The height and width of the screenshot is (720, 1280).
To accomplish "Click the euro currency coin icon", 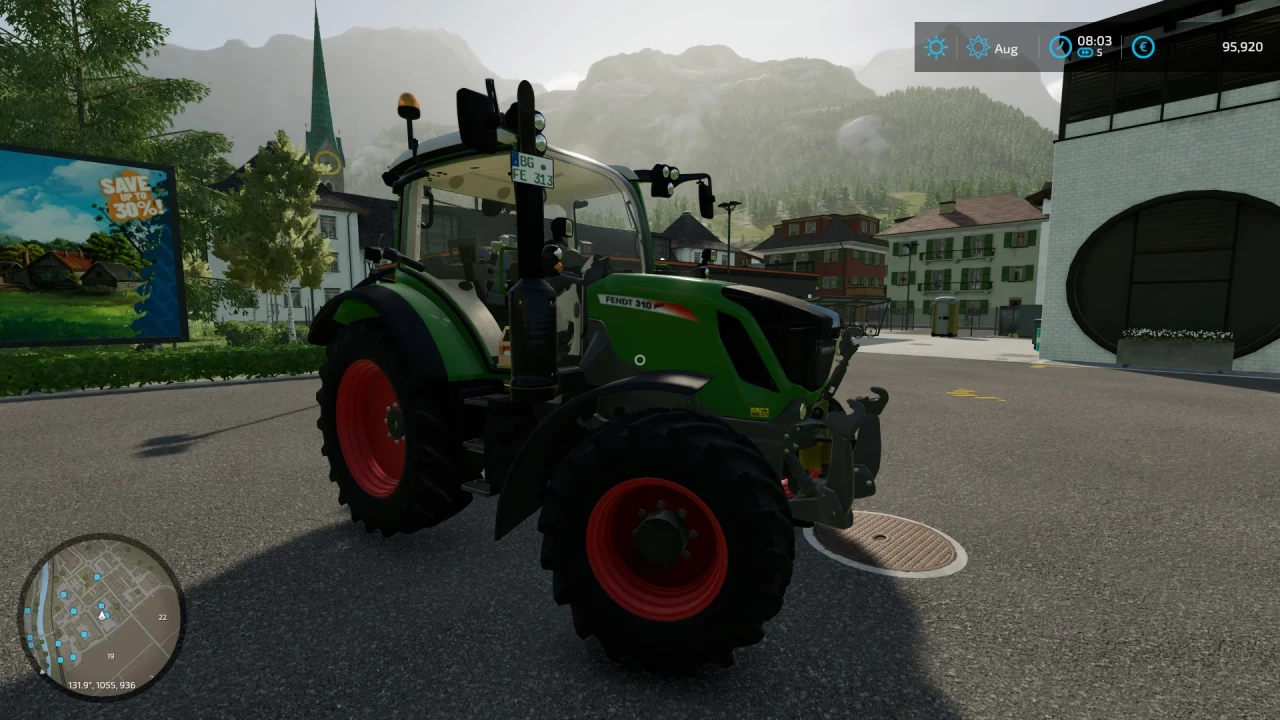I will pos(1143,47).
